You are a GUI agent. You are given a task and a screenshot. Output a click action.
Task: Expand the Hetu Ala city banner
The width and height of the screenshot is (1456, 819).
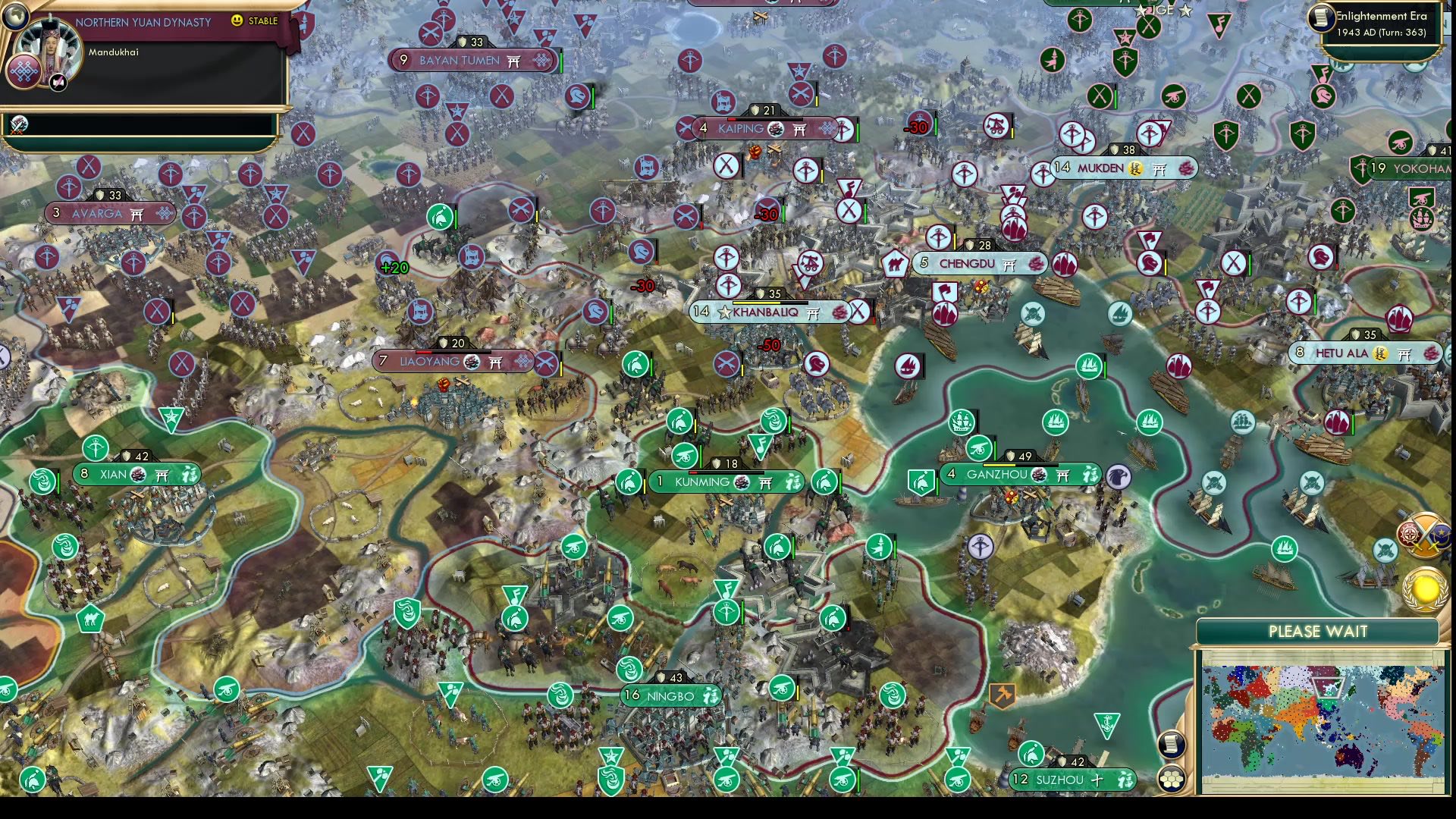(1363, 353)
